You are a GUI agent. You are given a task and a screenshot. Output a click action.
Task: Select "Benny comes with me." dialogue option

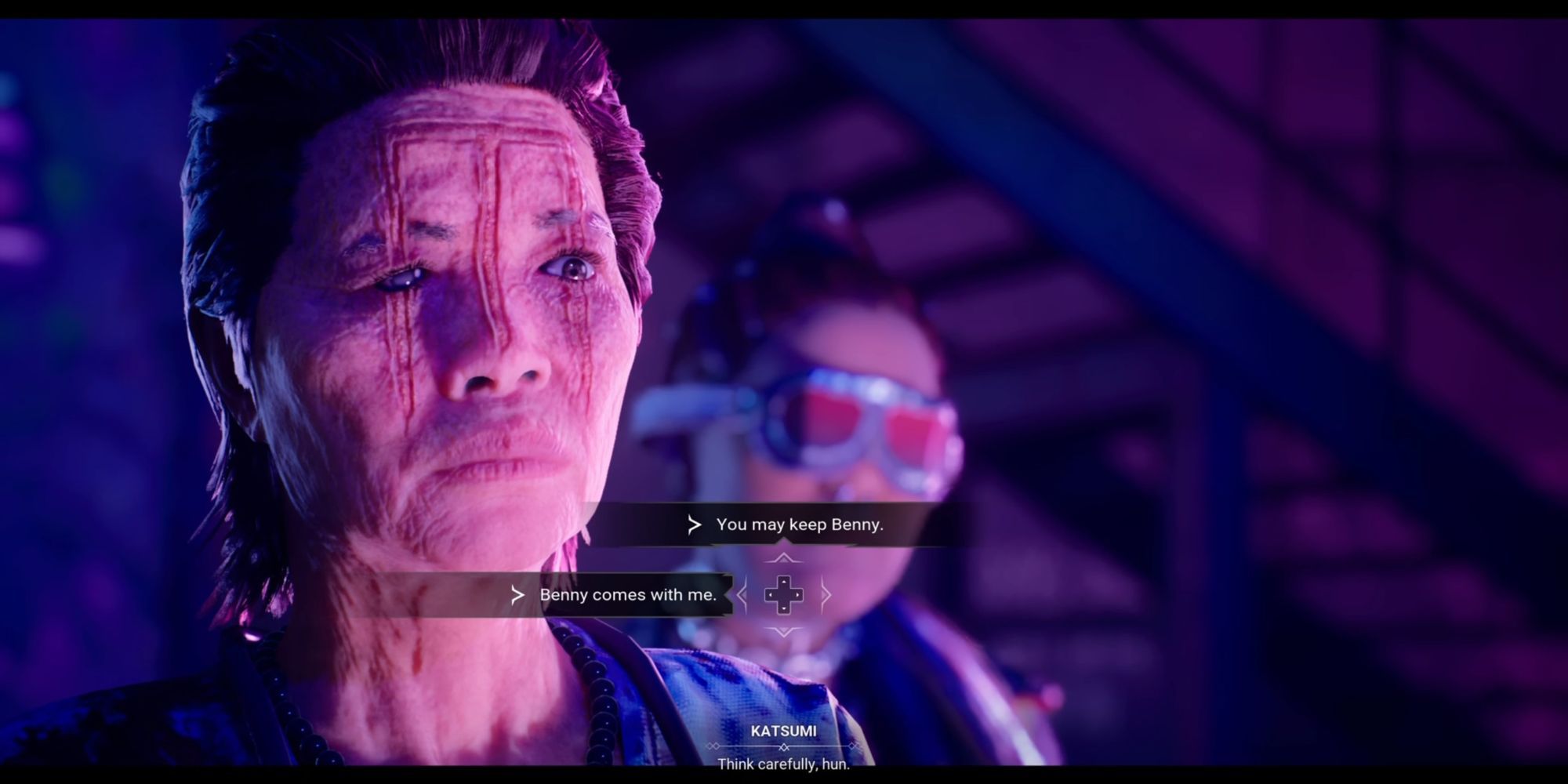(627, 595)
